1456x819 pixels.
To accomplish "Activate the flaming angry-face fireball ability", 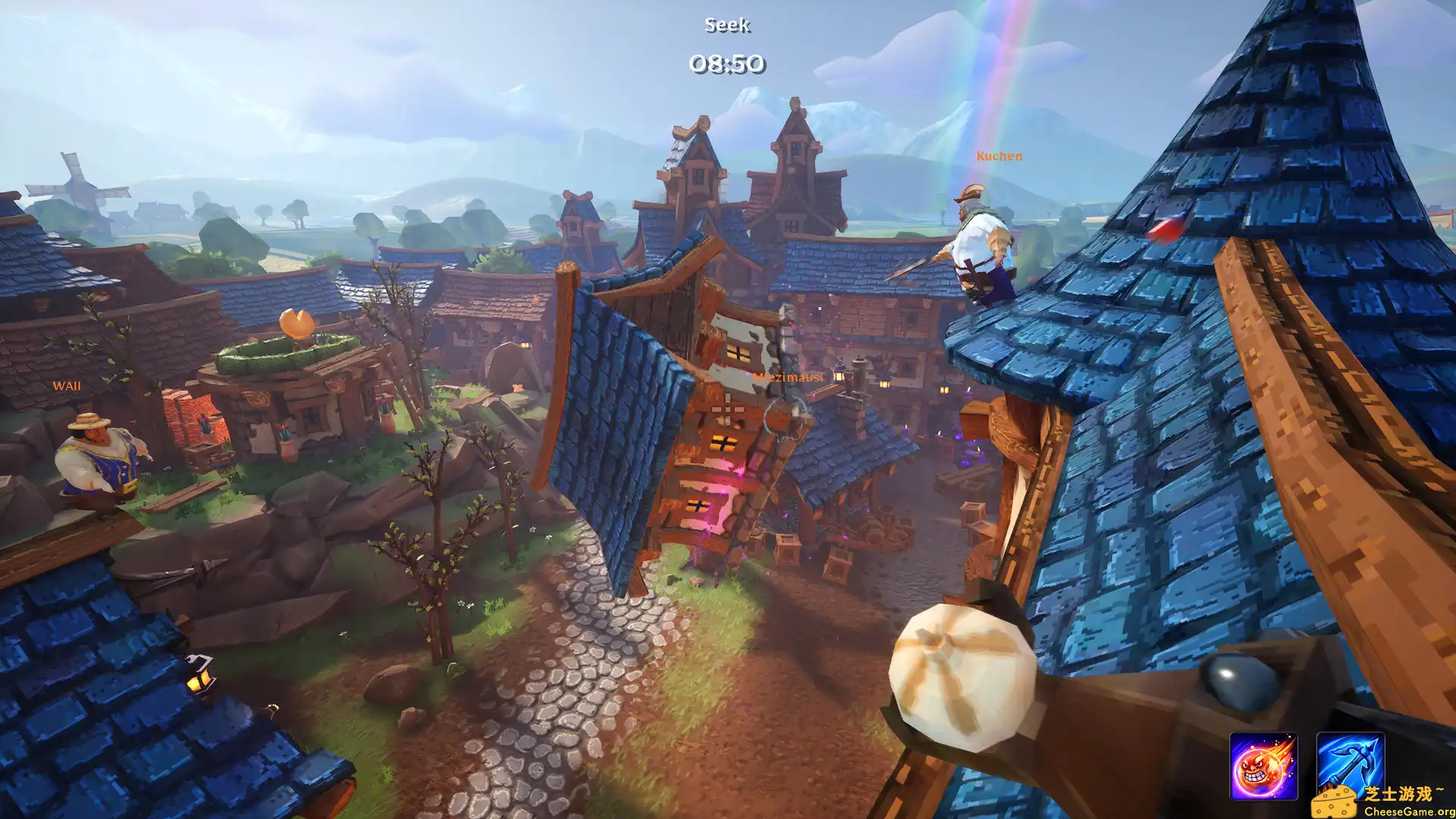I will pos(1263,766).
